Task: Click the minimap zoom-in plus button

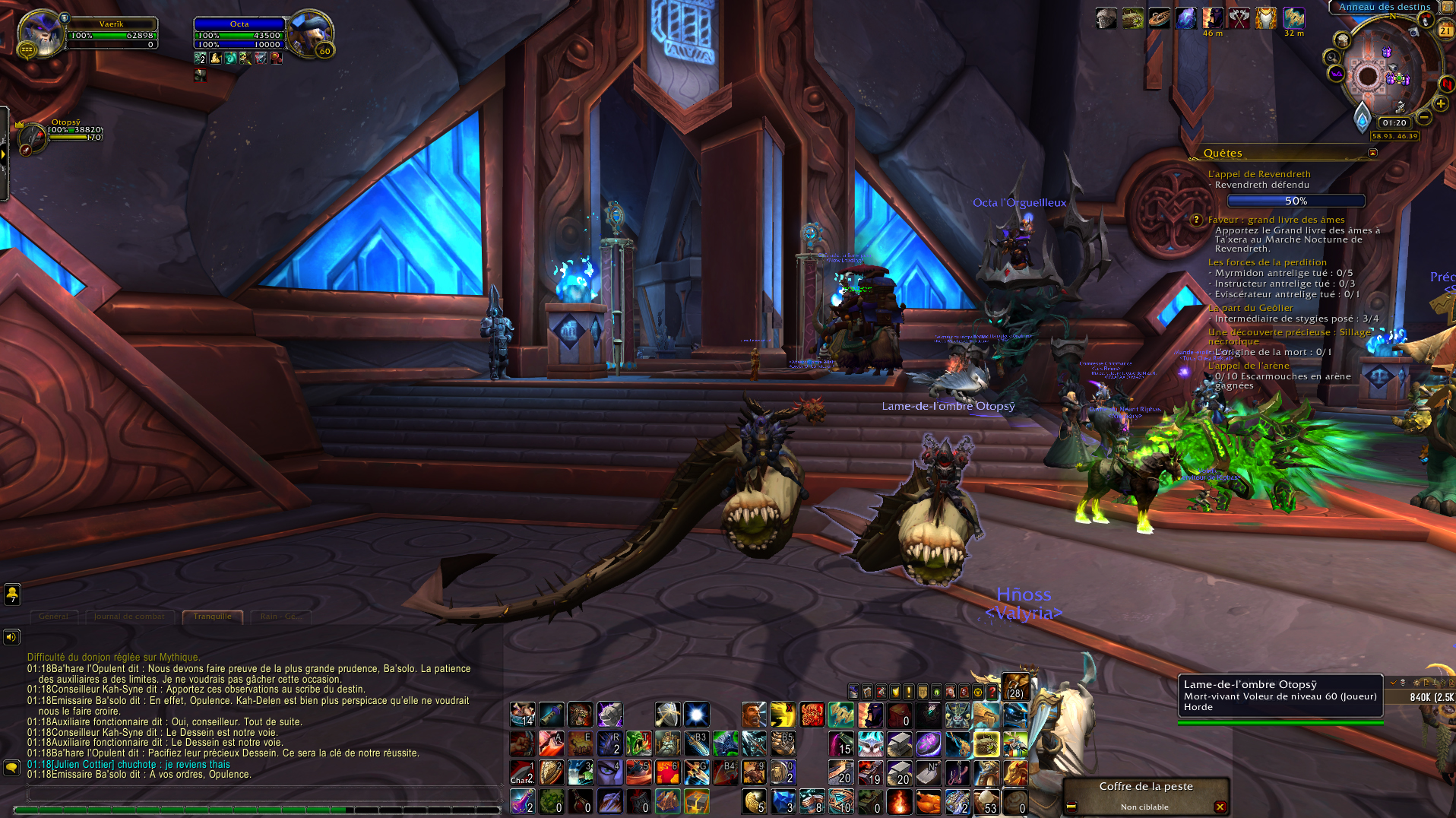Action: [x=1441, y=103]
